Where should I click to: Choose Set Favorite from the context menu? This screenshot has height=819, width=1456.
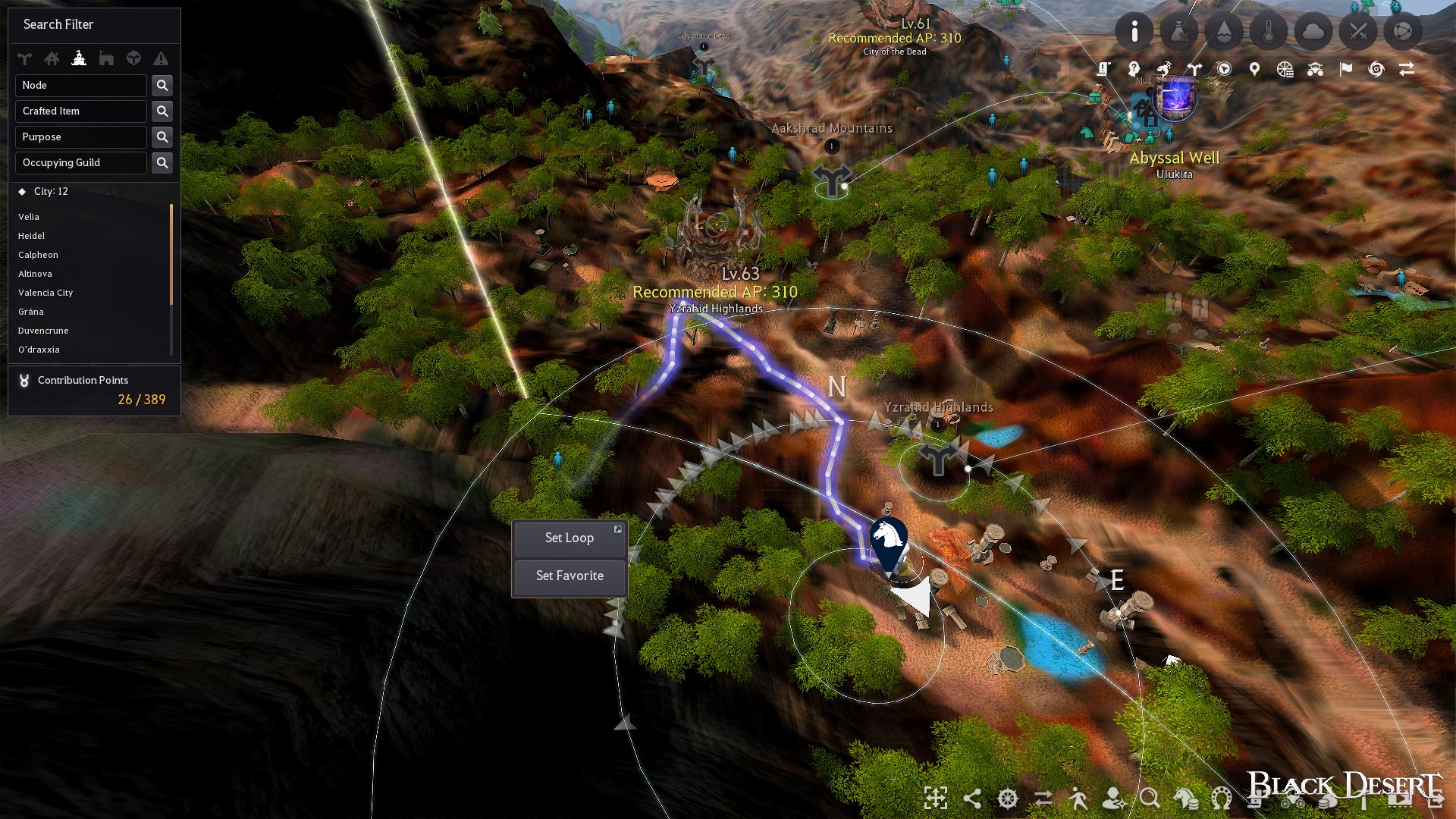pos(569,576)
